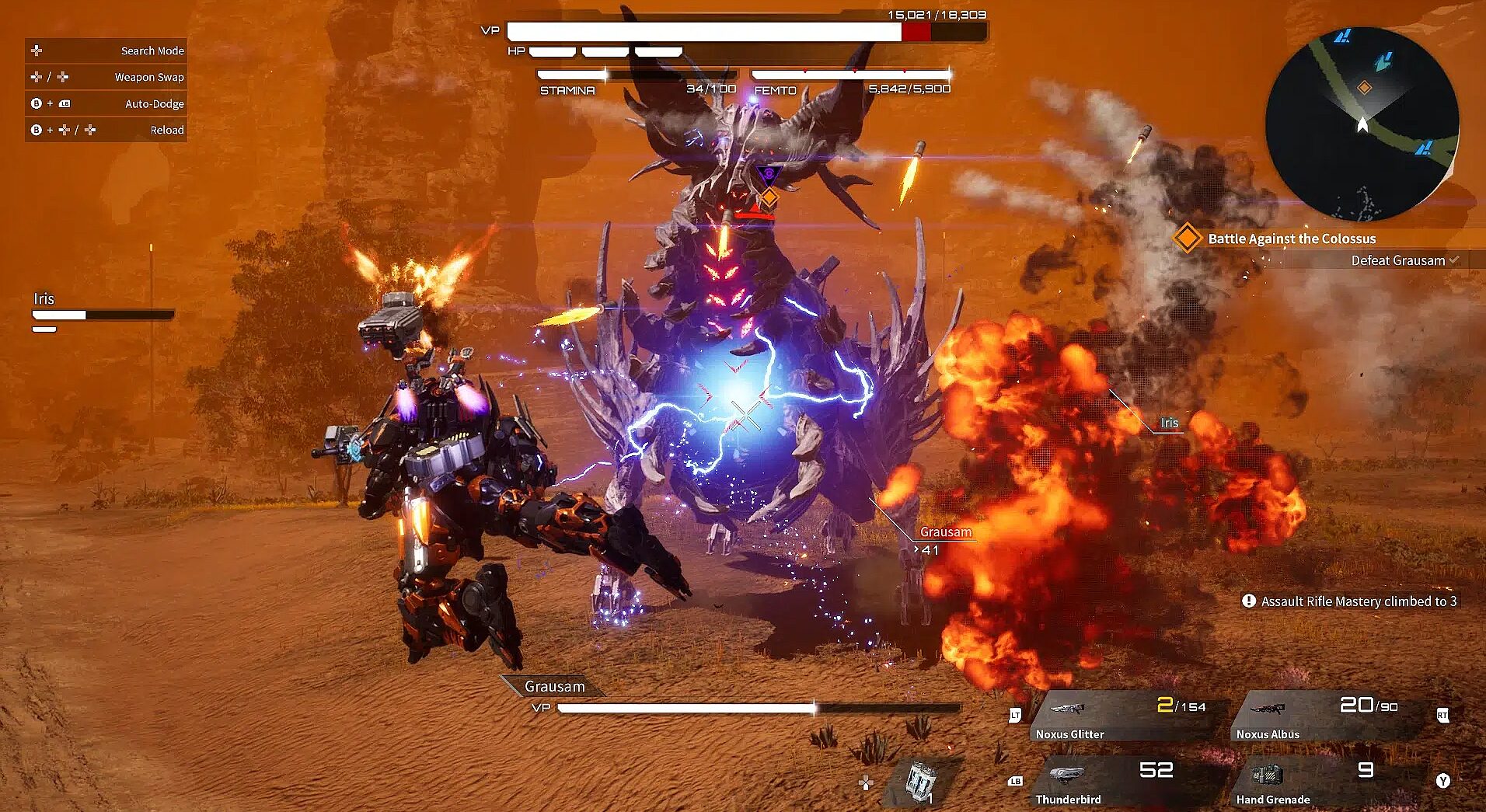The width and height of the screenshot is (1486, 812).
Task: Click the Assault Rifle Mastery notification
Action: pyautogui.click(x=1351, y=601)
